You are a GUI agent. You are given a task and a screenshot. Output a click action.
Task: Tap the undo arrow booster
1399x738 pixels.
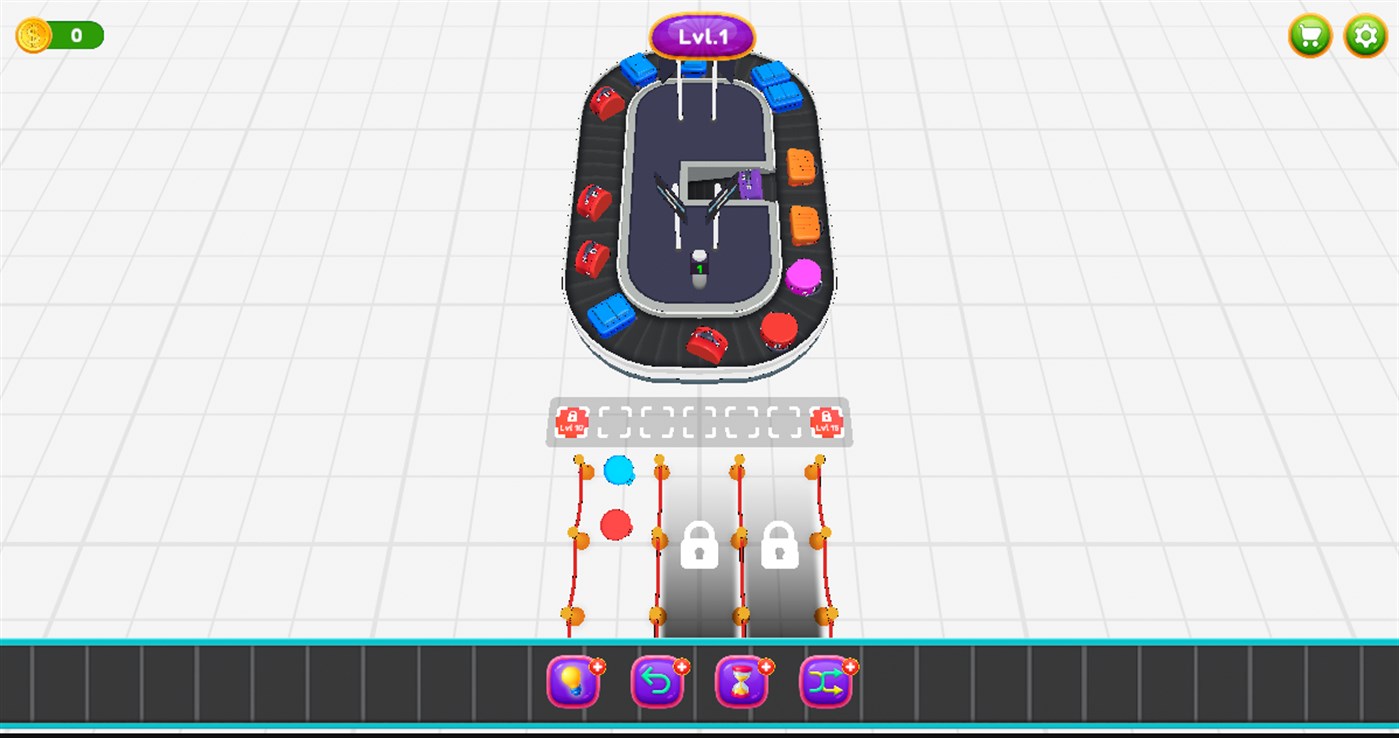pyautogui.click(x=657, y=681)
